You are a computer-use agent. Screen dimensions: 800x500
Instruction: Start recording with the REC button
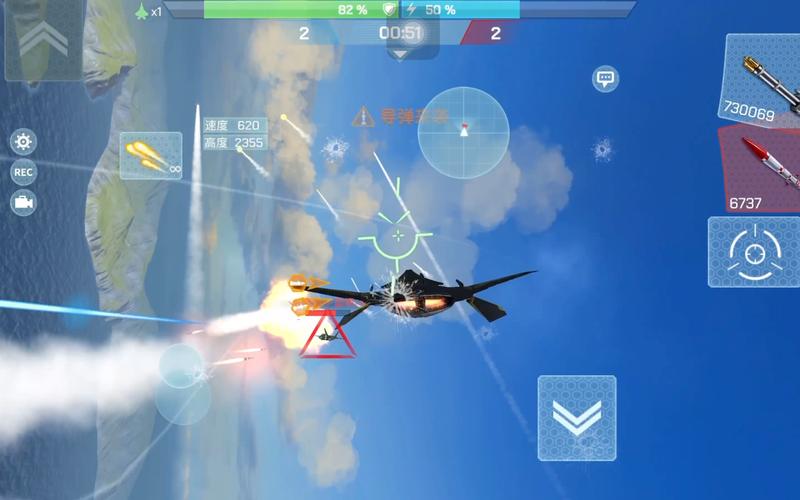point(23,172)
